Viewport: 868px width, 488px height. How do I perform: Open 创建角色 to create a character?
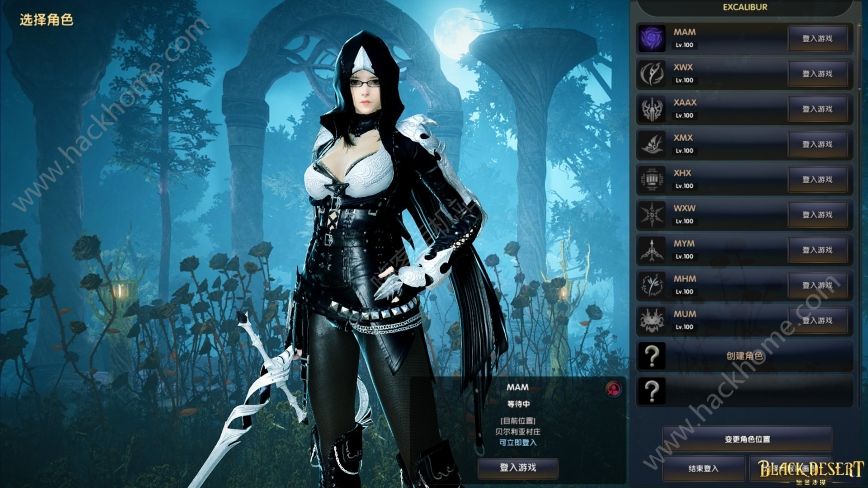pos(744,356)
